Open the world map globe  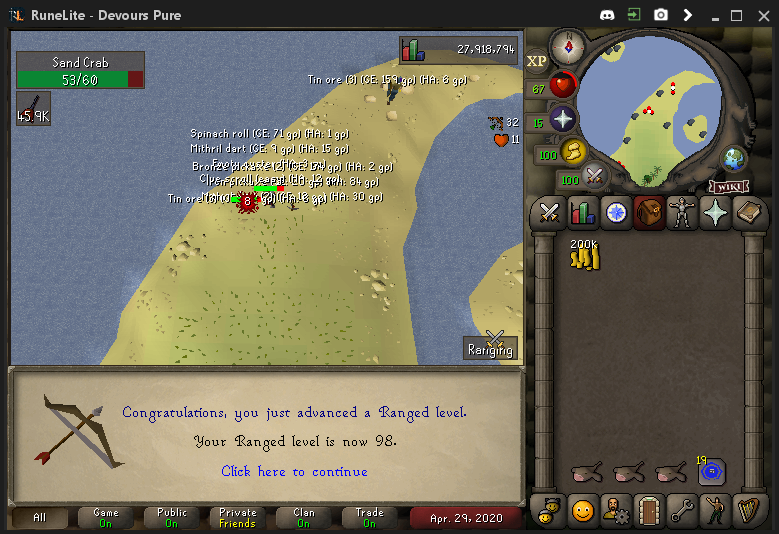[735, 158]
